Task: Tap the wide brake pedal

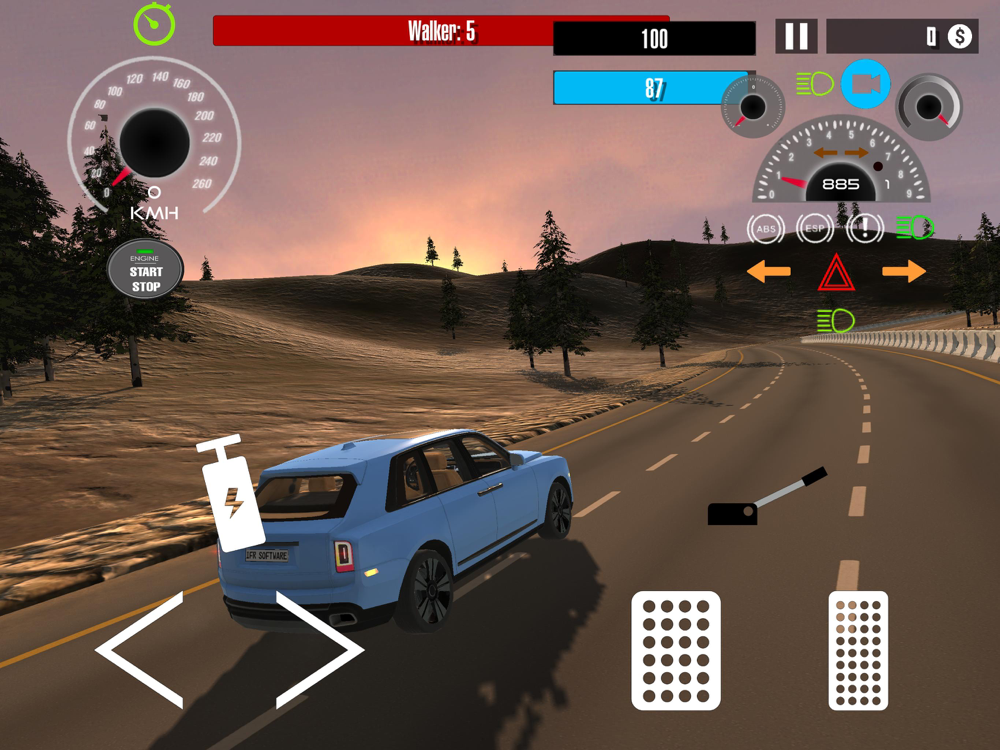Action: point(676,651)
